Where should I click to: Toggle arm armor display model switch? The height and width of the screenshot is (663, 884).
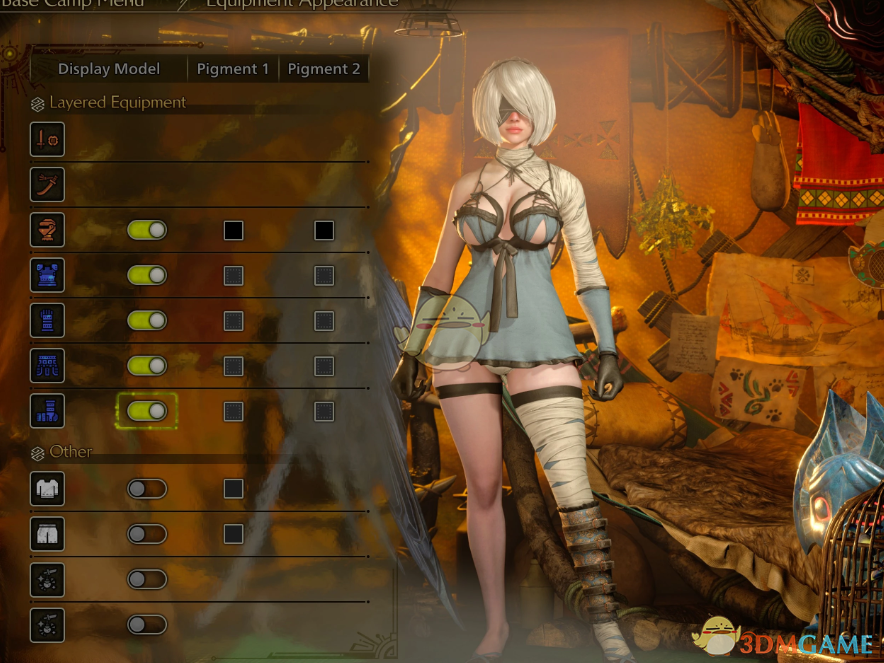[147, 320]
